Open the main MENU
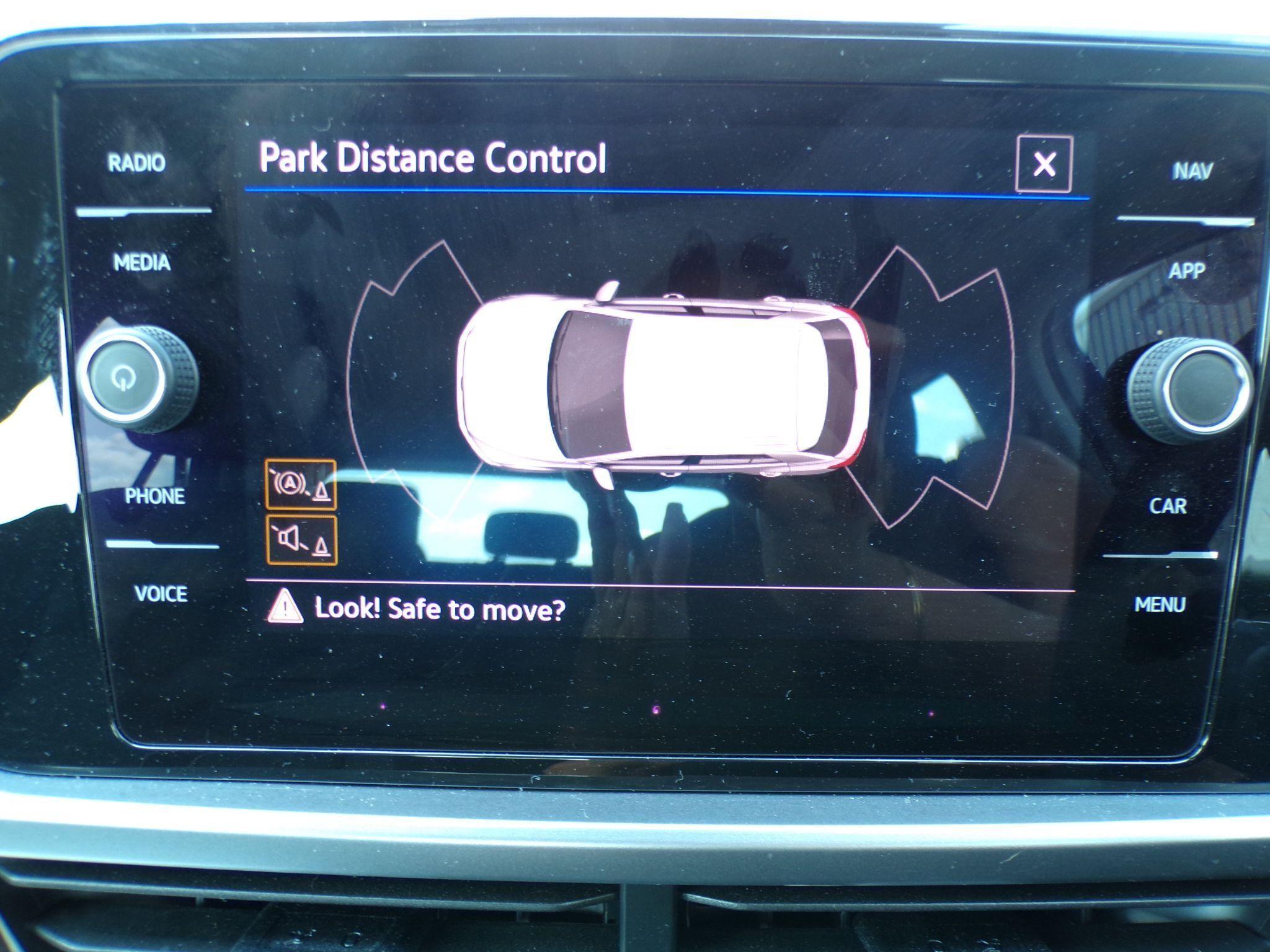Viewport: 1270px width, 952px height. pyautogui.click(x=1160, y=604)
